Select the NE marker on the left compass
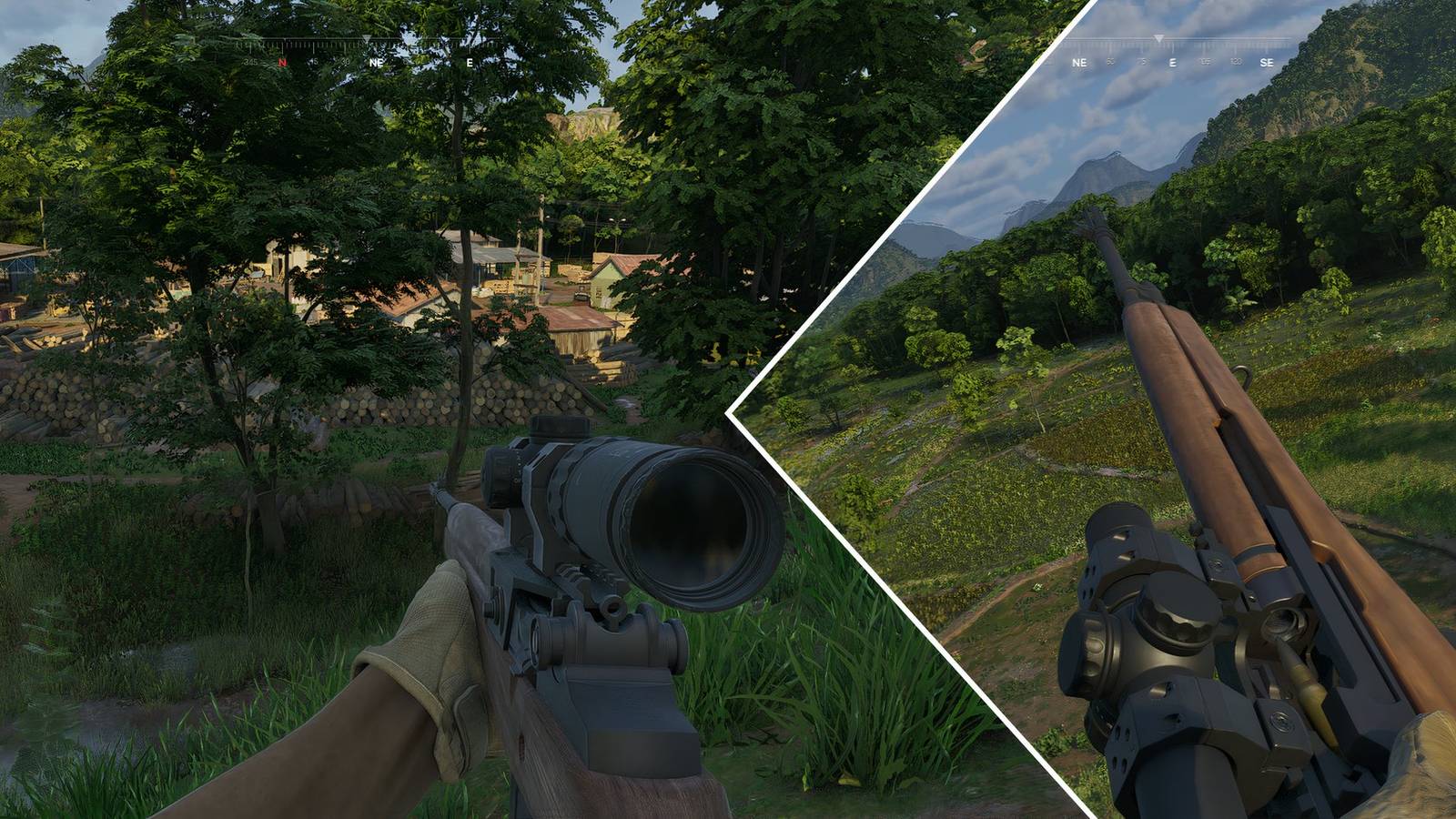This screenshot has height=819, width=1456. click(376, 62)
